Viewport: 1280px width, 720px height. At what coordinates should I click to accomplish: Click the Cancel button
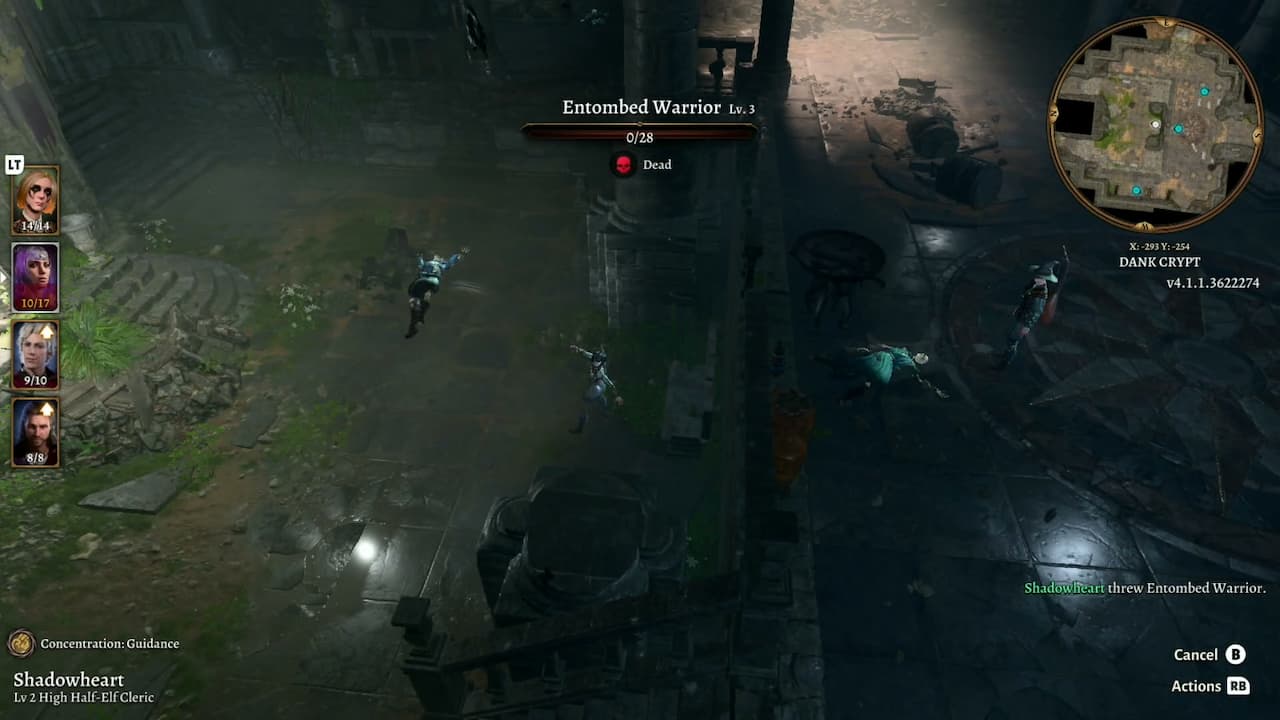[x=1197, y=655]
